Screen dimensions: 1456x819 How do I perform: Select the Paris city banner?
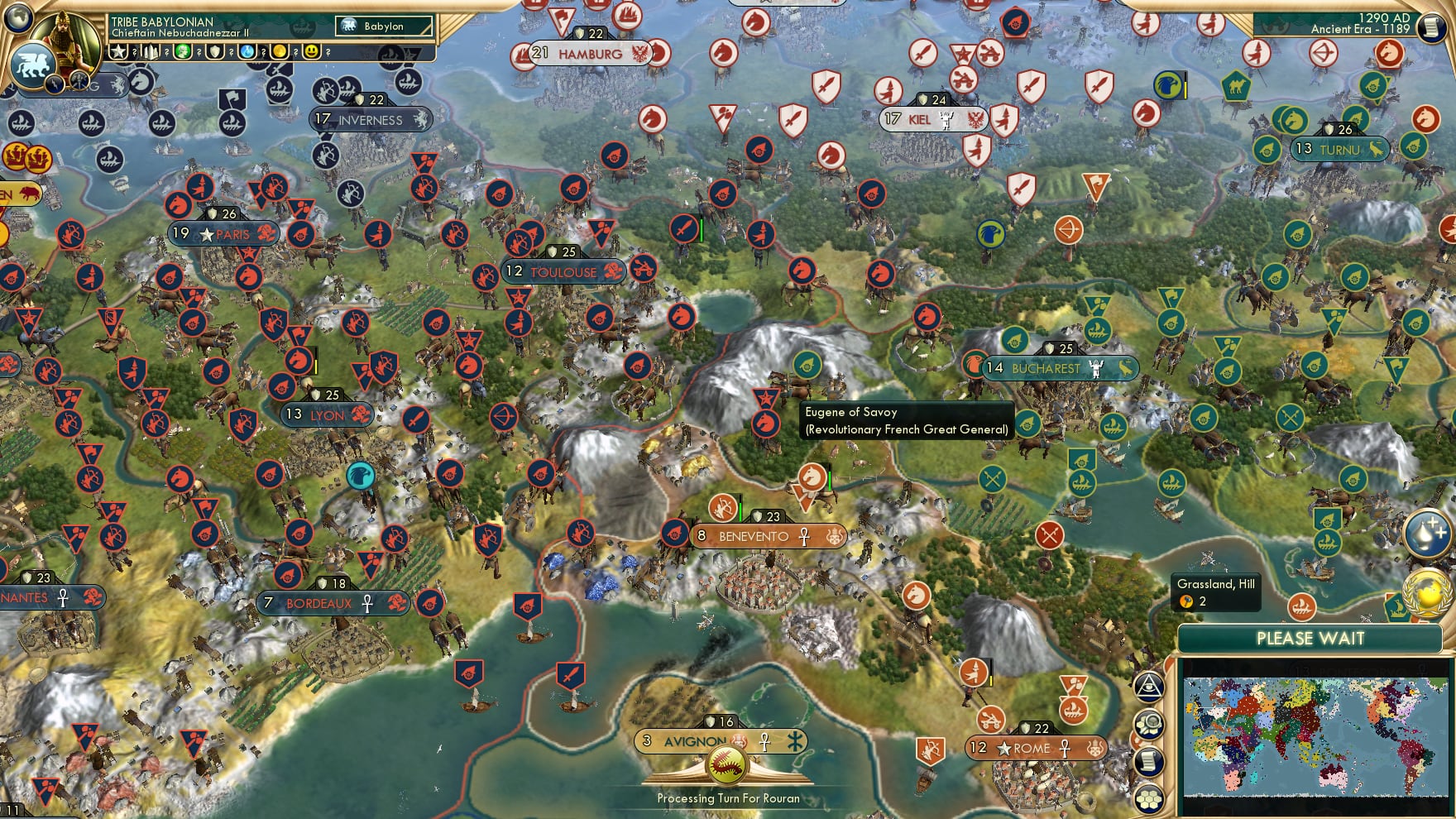coord(223,233)
